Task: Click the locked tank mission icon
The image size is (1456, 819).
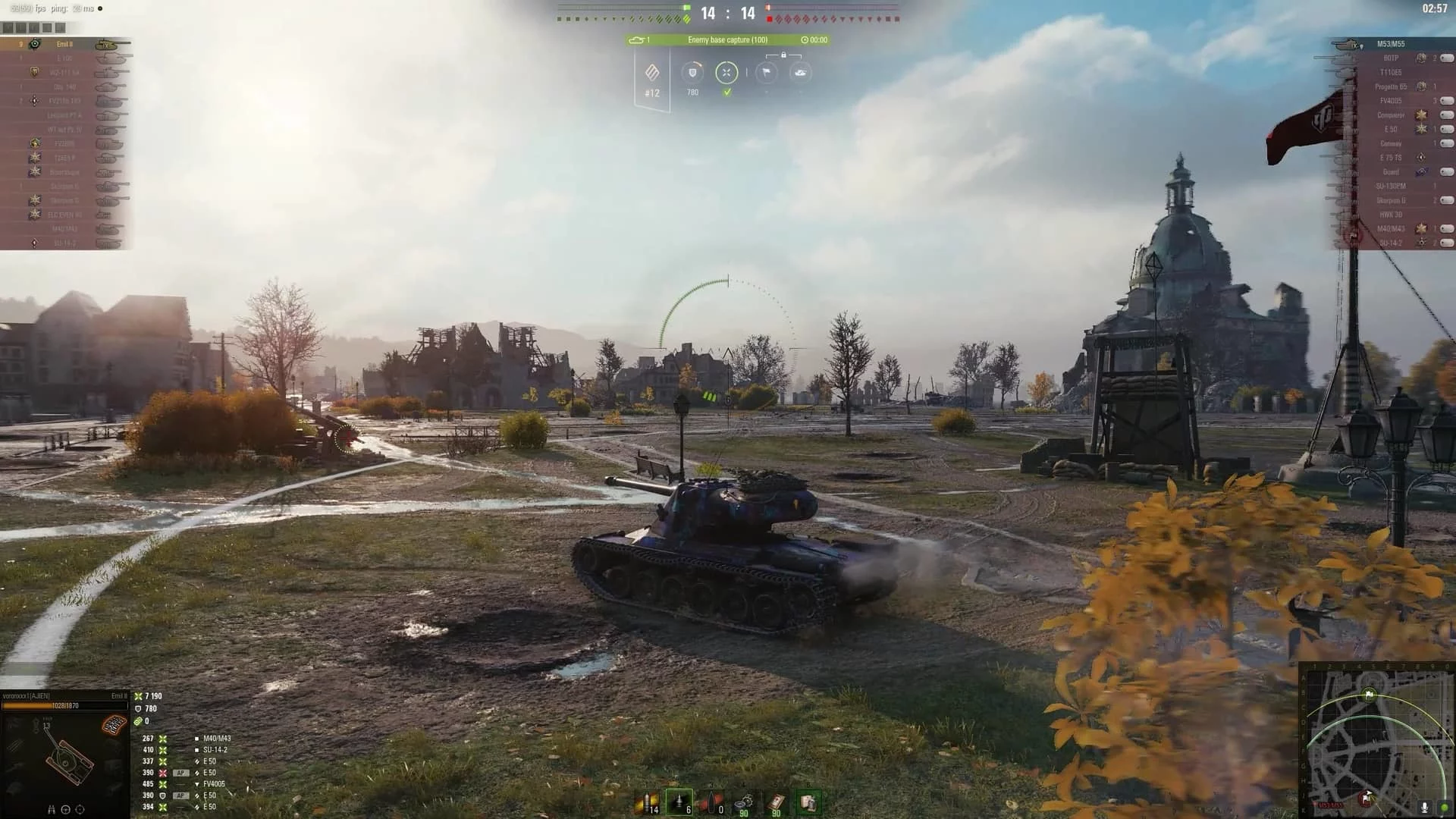Action: click(800, 73)
